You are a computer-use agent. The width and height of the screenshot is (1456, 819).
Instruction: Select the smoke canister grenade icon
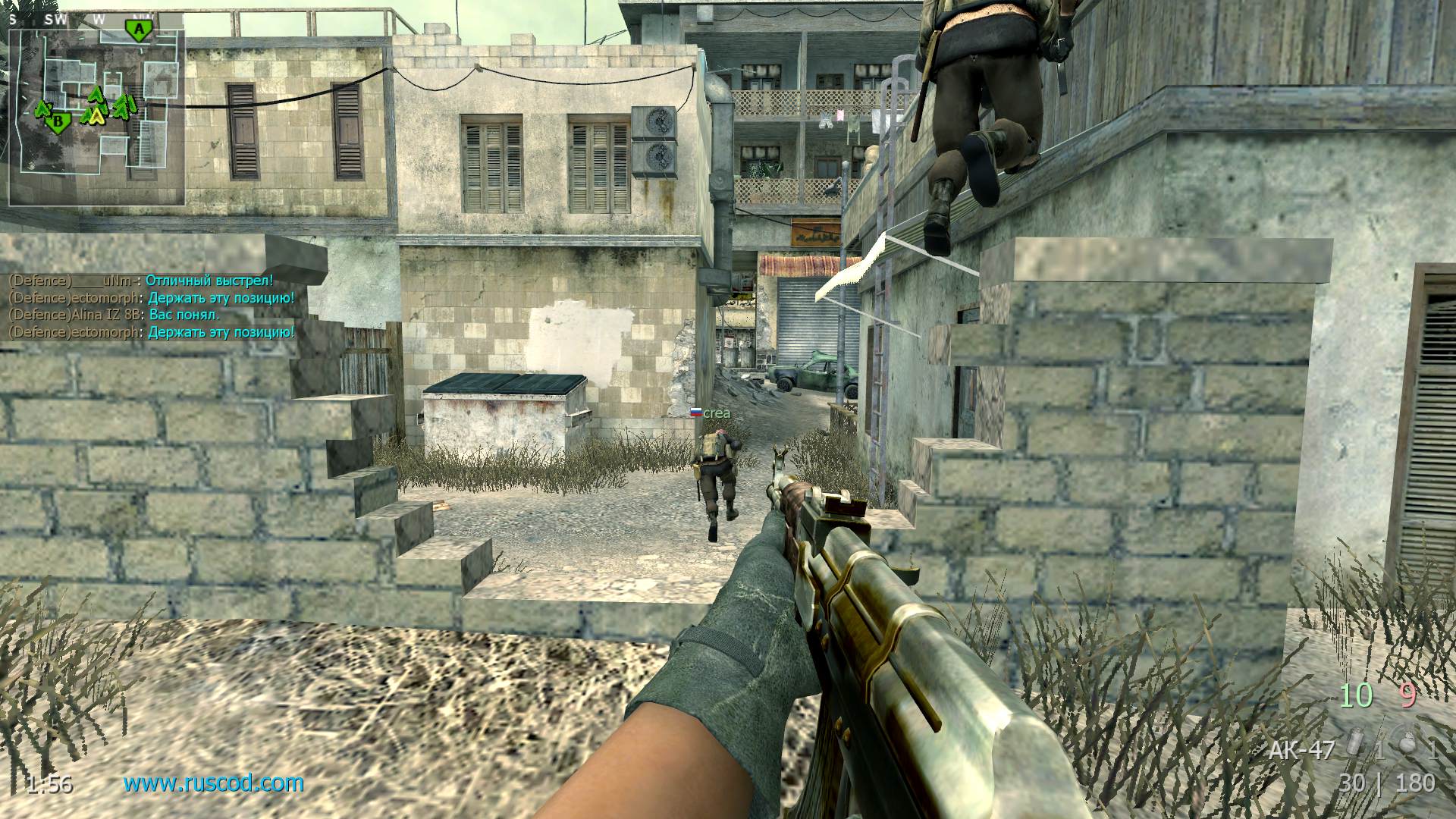point(1357,748)
